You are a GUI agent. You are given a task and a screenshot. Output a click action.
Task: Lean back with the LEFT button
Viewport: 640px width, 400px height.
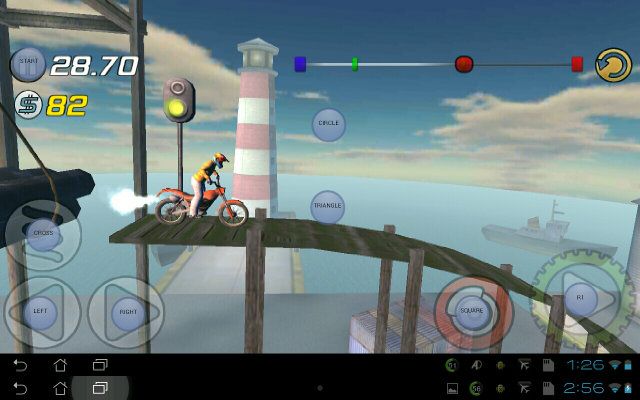click(41, 309)
